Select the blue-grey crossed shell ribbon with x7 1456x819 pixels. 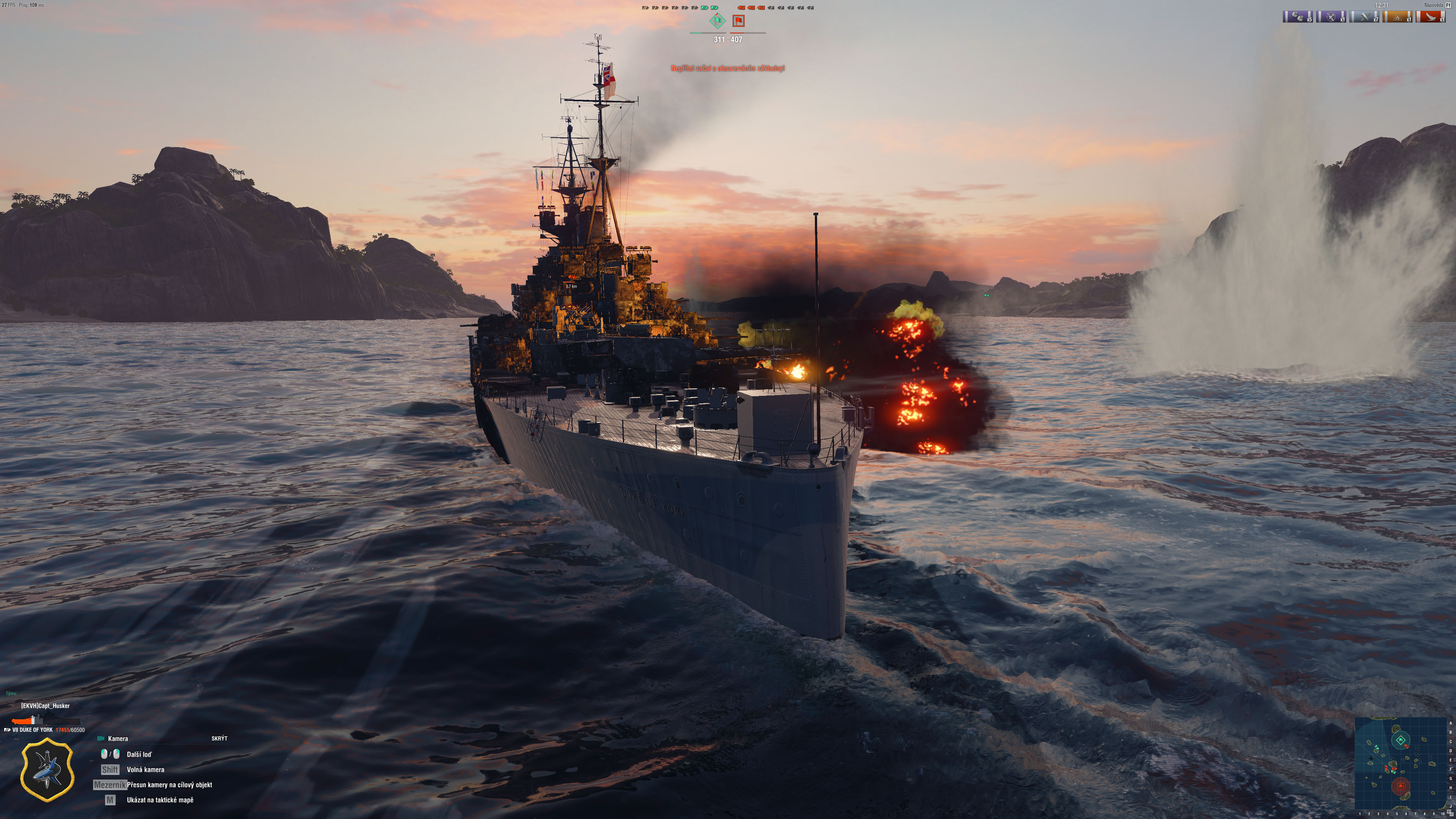coord(1365,16)
